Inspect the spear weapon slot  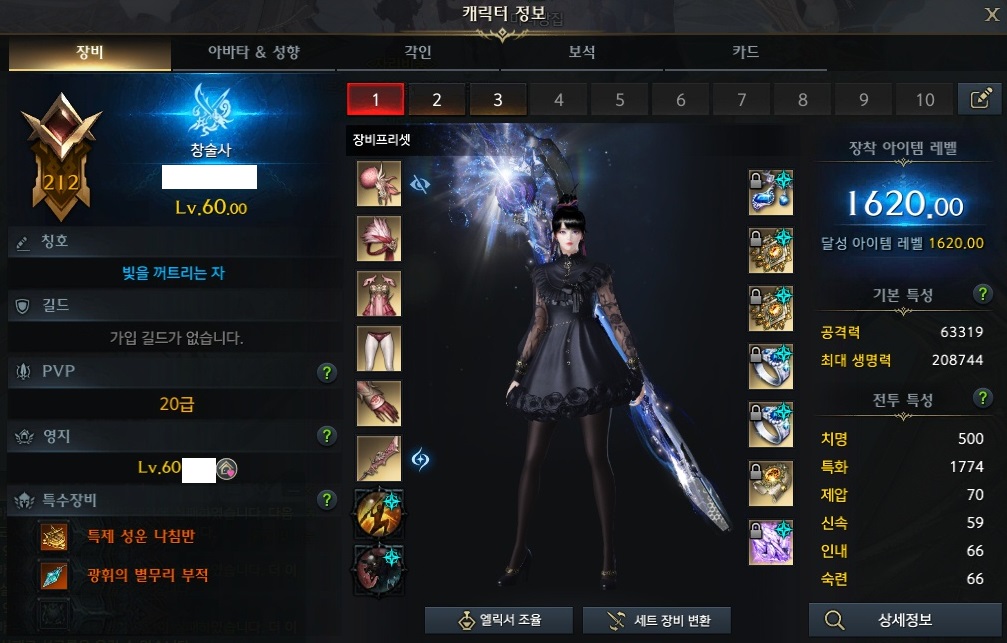point(379,458)
